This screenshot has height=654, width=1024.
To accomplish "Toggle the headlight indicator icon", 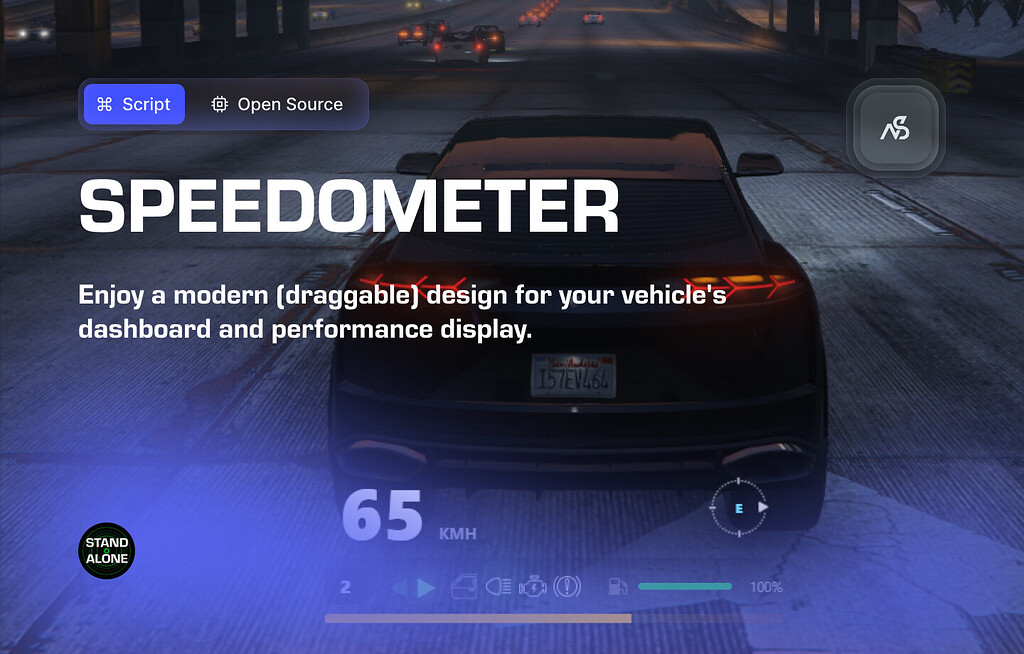I will (499, 587).
